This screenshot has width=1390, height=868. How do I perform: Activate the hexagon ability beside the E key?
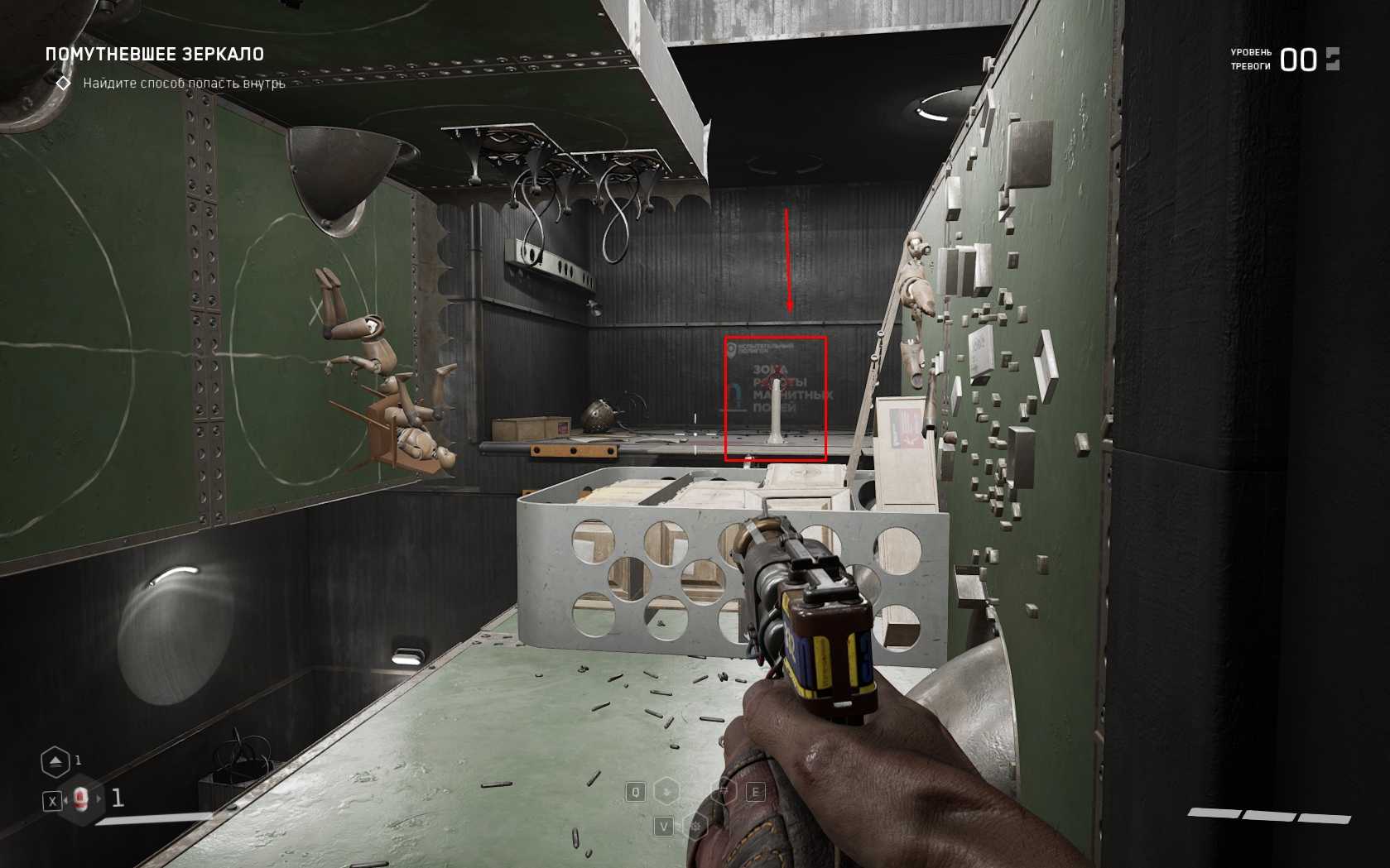pyautogui.click(x=724, y=792)
